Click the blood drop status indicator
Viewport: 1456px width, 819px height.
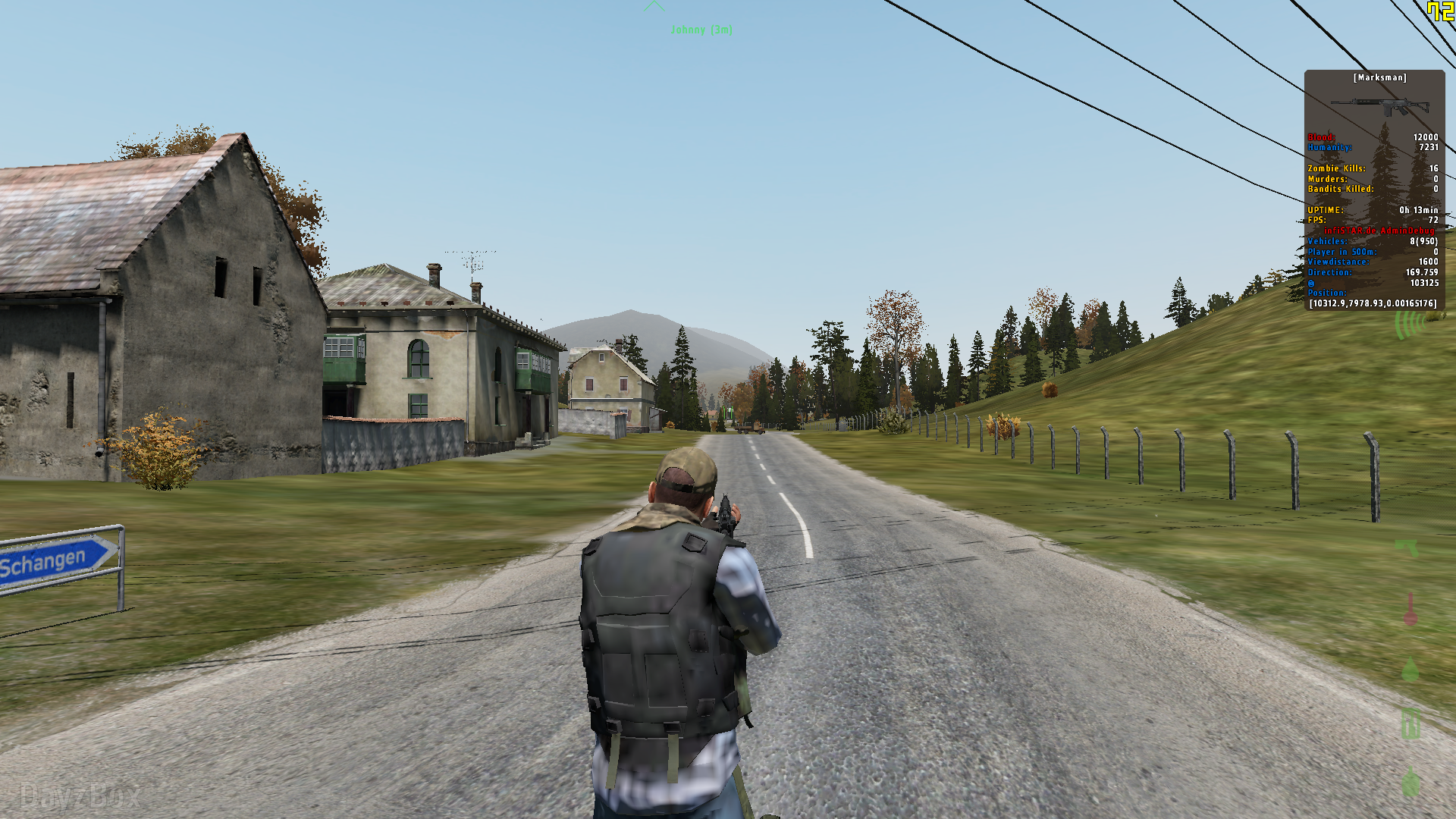1410,670
